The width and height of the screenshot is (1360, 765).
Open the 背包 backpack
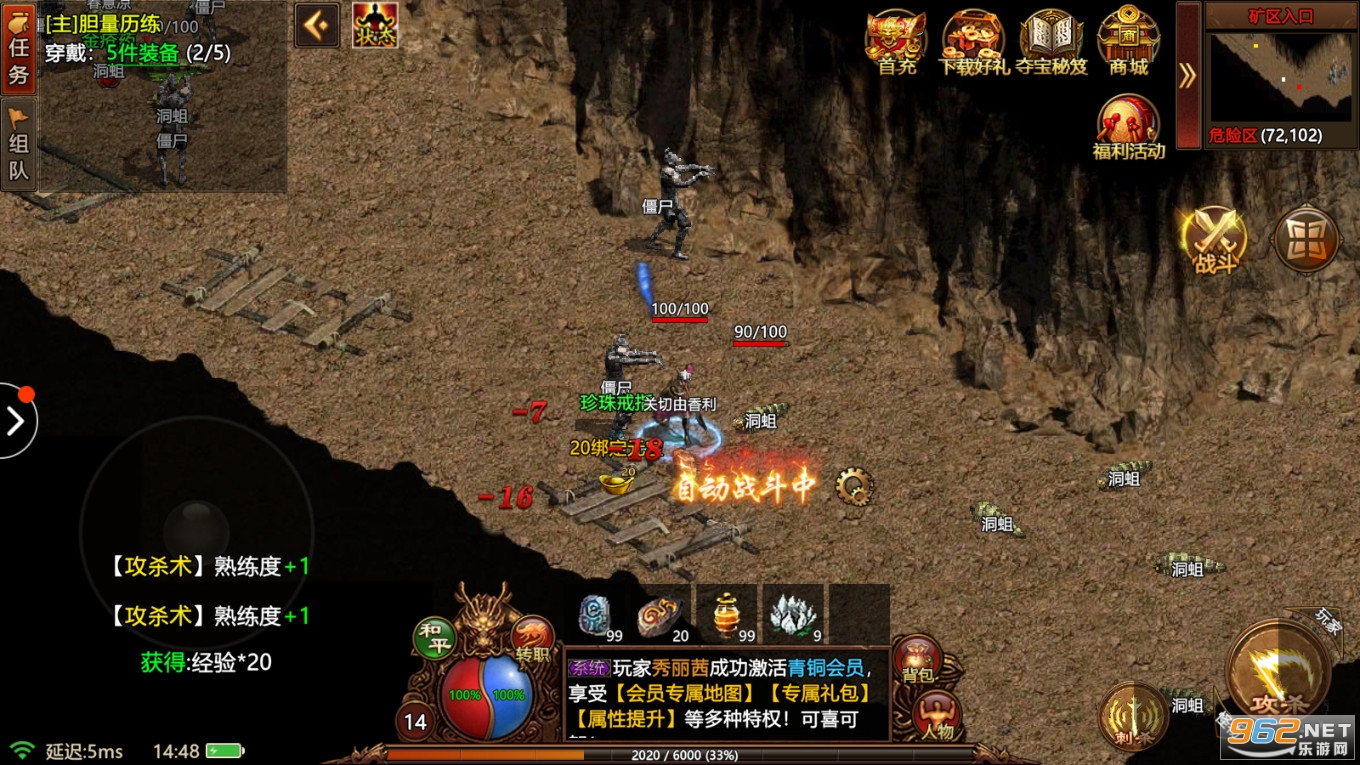tap(916, 662)
